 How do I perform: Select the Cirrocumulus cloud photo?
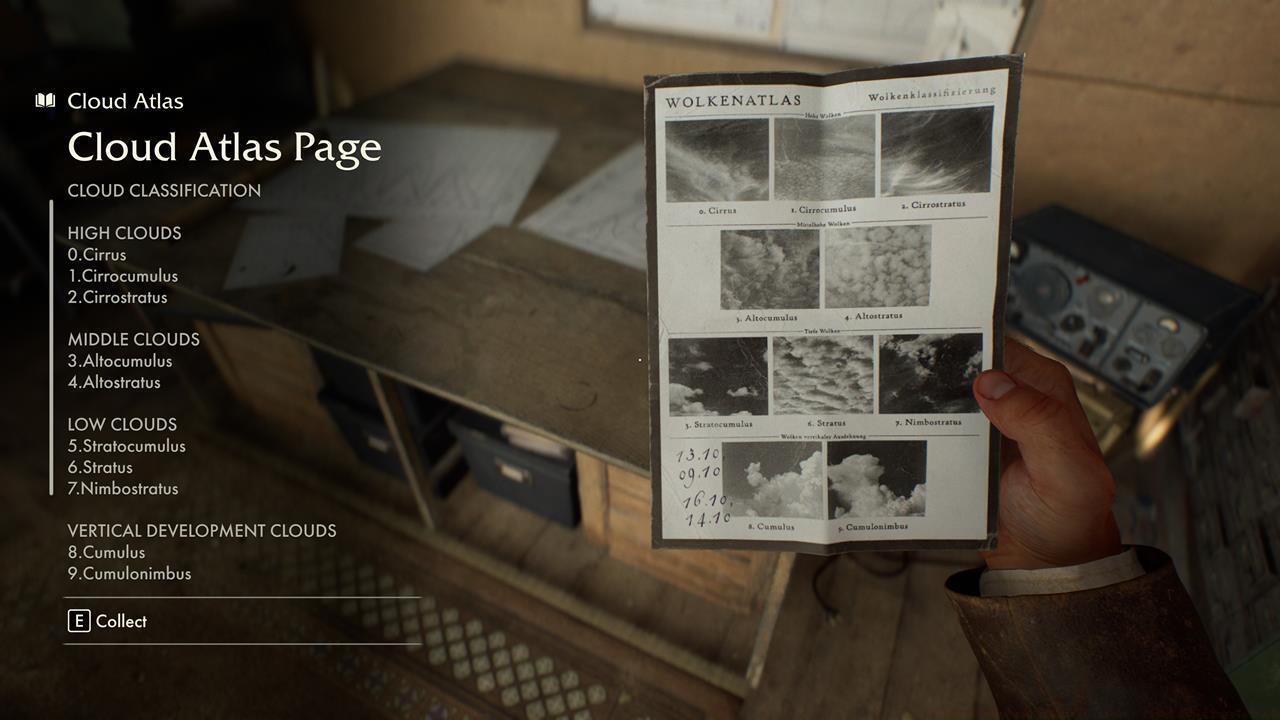coord(826,162)
